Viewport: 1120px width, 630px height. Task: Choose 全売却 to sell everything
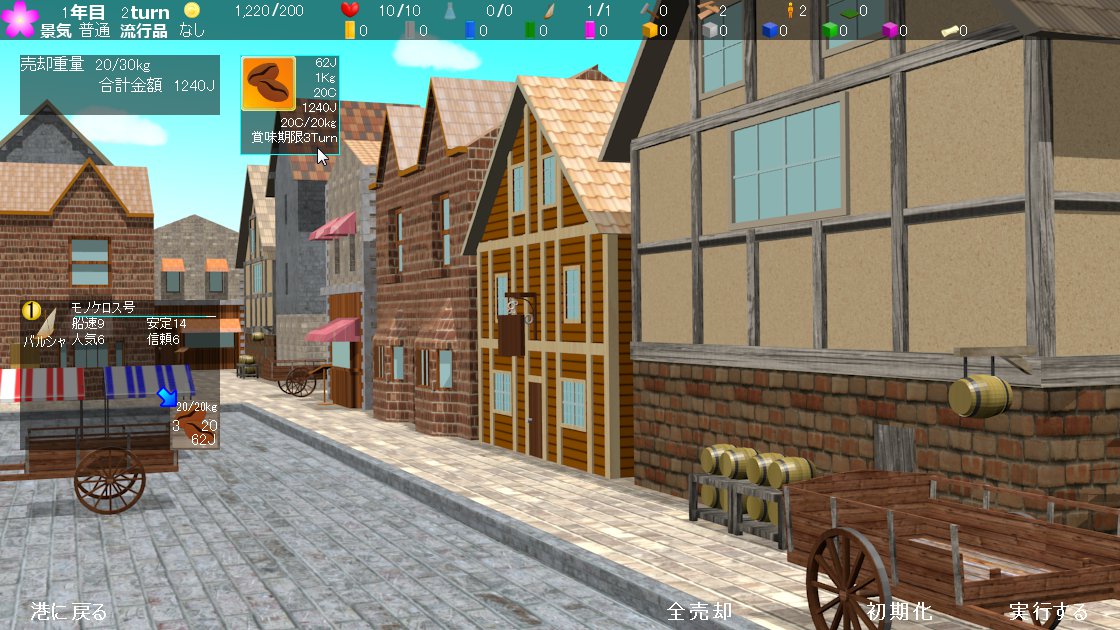pos(700,611)
